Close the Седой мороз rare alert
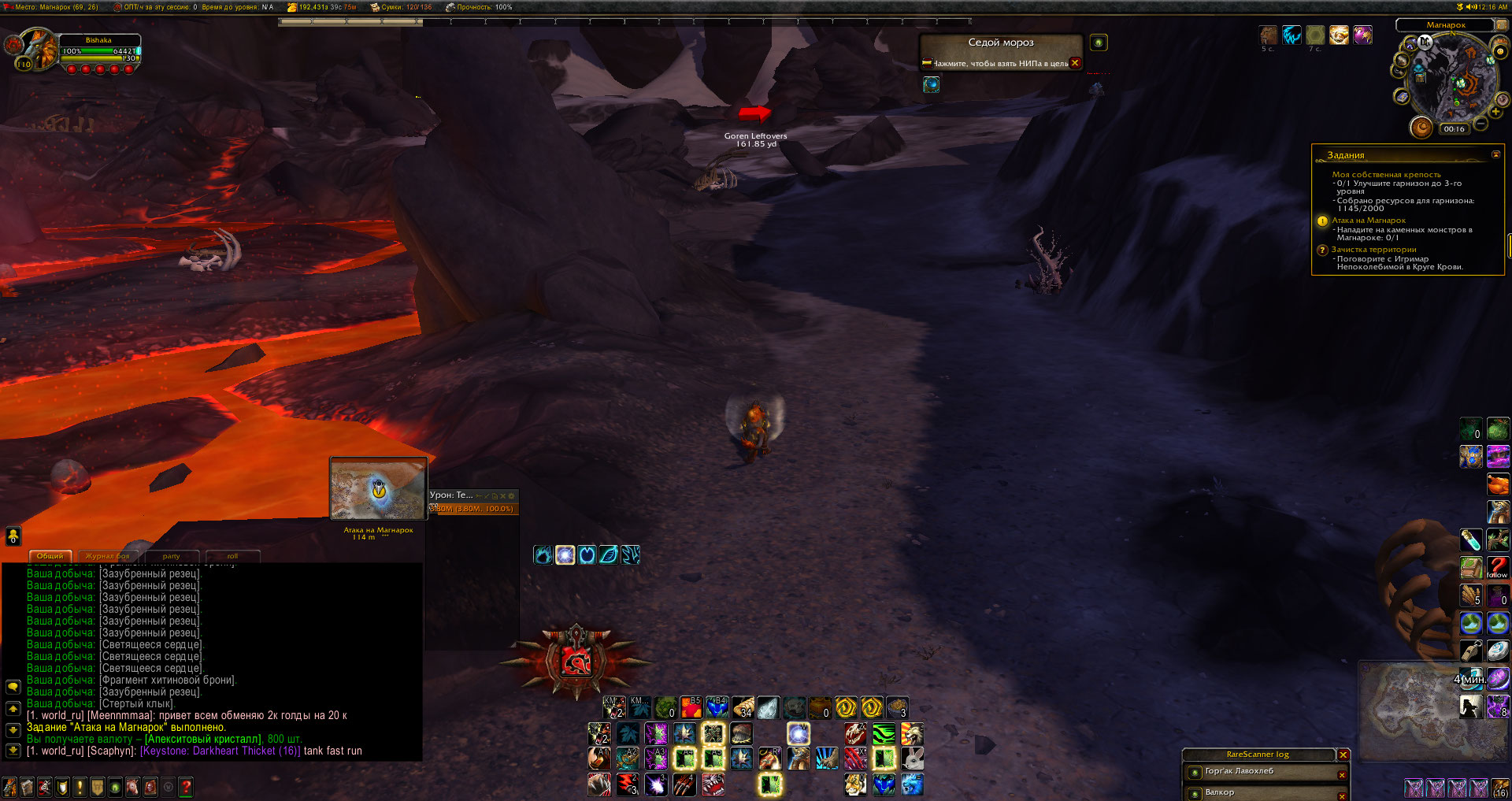The height and width of the screenshot is (801, 1512). [x=1075, y=63]
